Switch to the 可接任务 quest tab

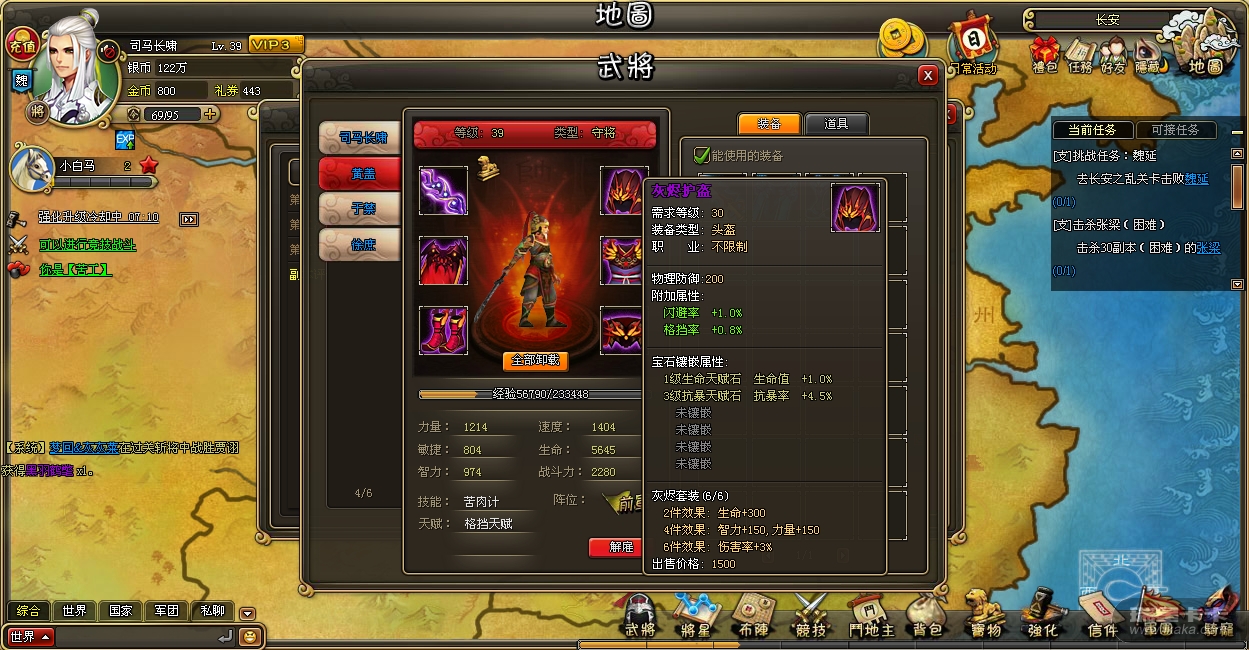pos(1175,130)
